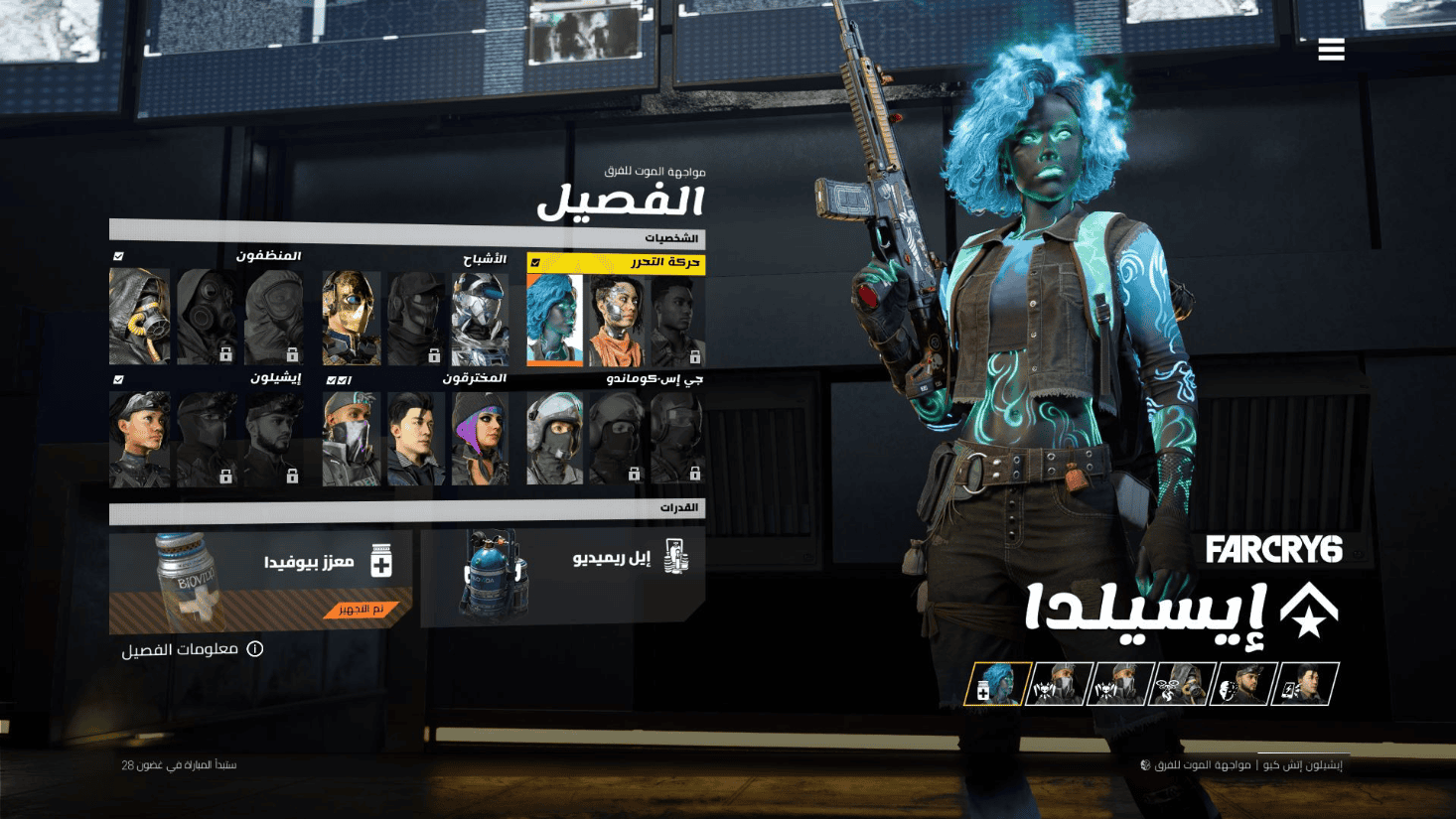
Task: Click the info icon beside معلومات الفصيل
Action: pos(256,649)
